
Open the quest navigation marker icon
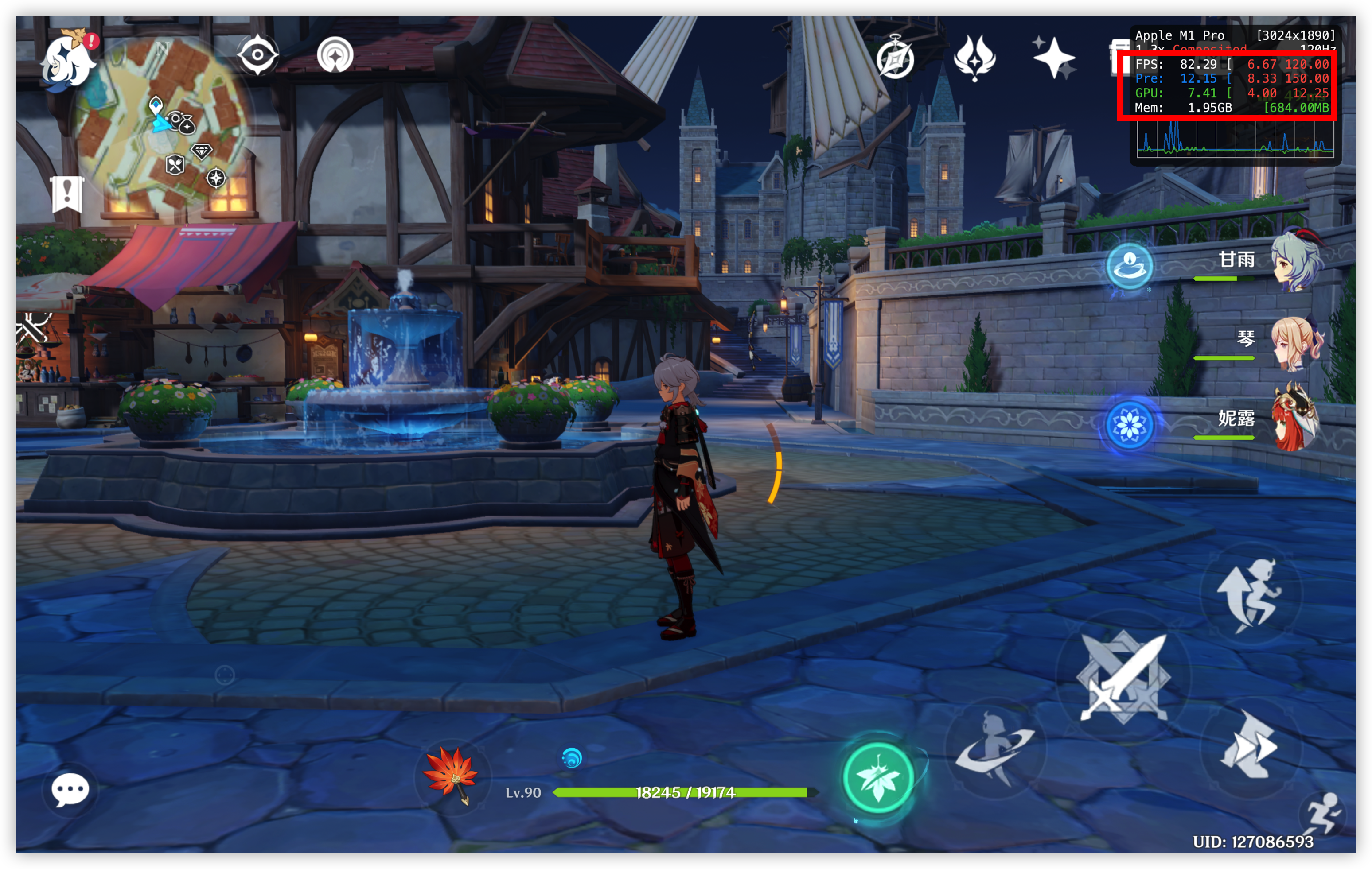coord(335,54)
